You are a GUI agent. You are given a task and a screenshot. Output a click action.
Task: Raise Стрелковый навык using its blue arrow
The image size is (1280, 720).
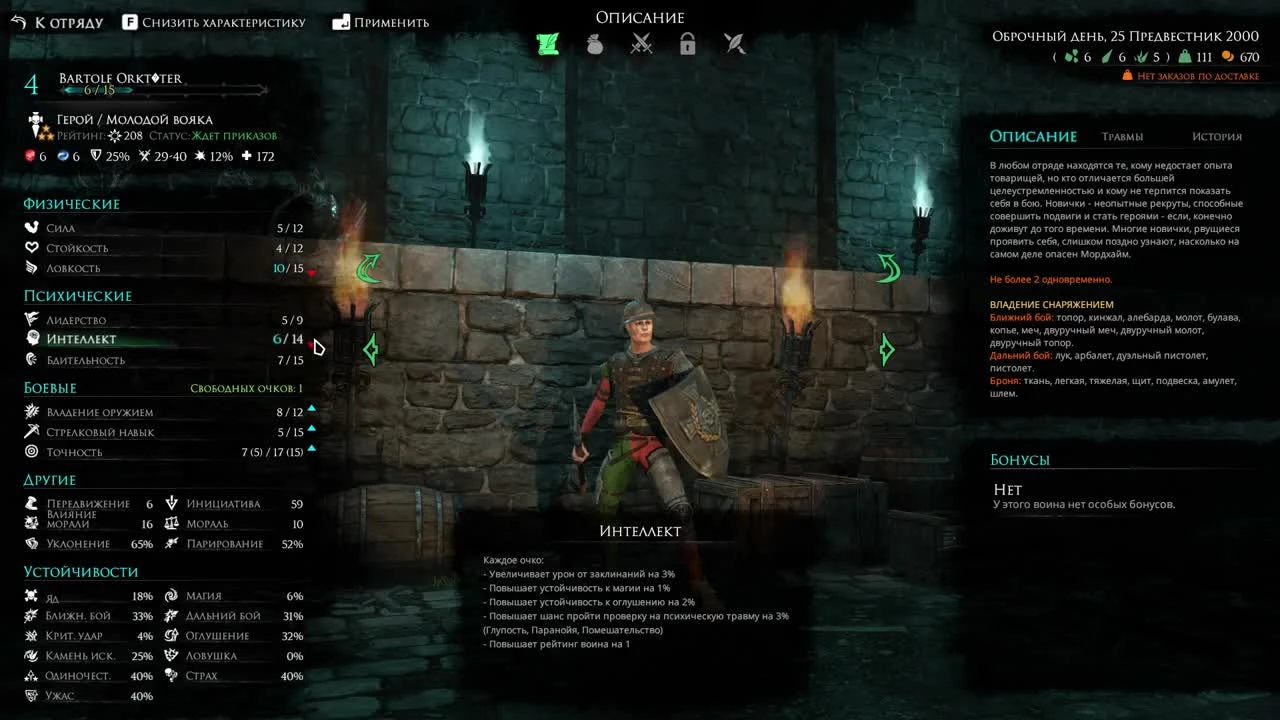coord(310,430)
